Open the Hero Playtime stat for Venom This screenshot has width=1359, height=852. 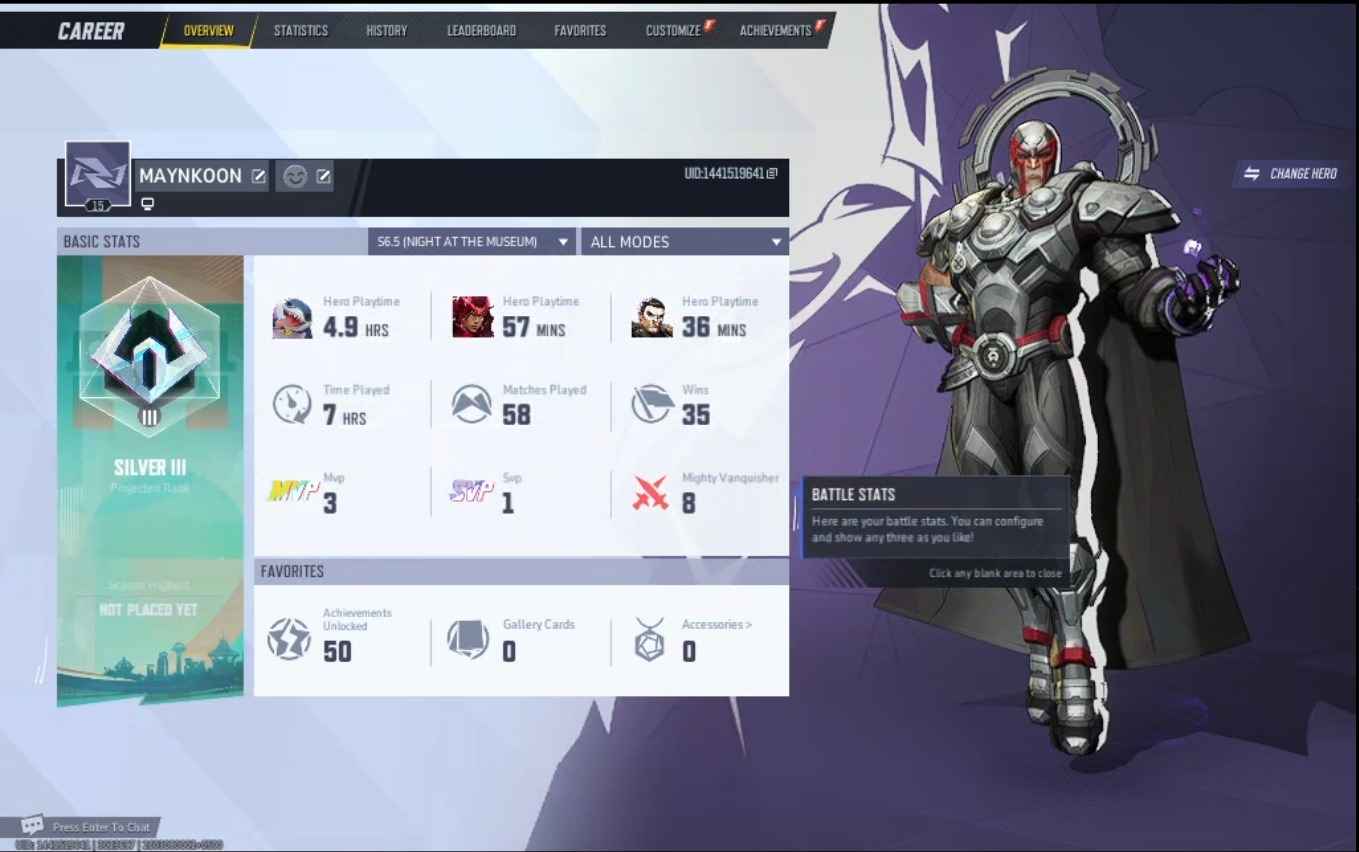292,314
